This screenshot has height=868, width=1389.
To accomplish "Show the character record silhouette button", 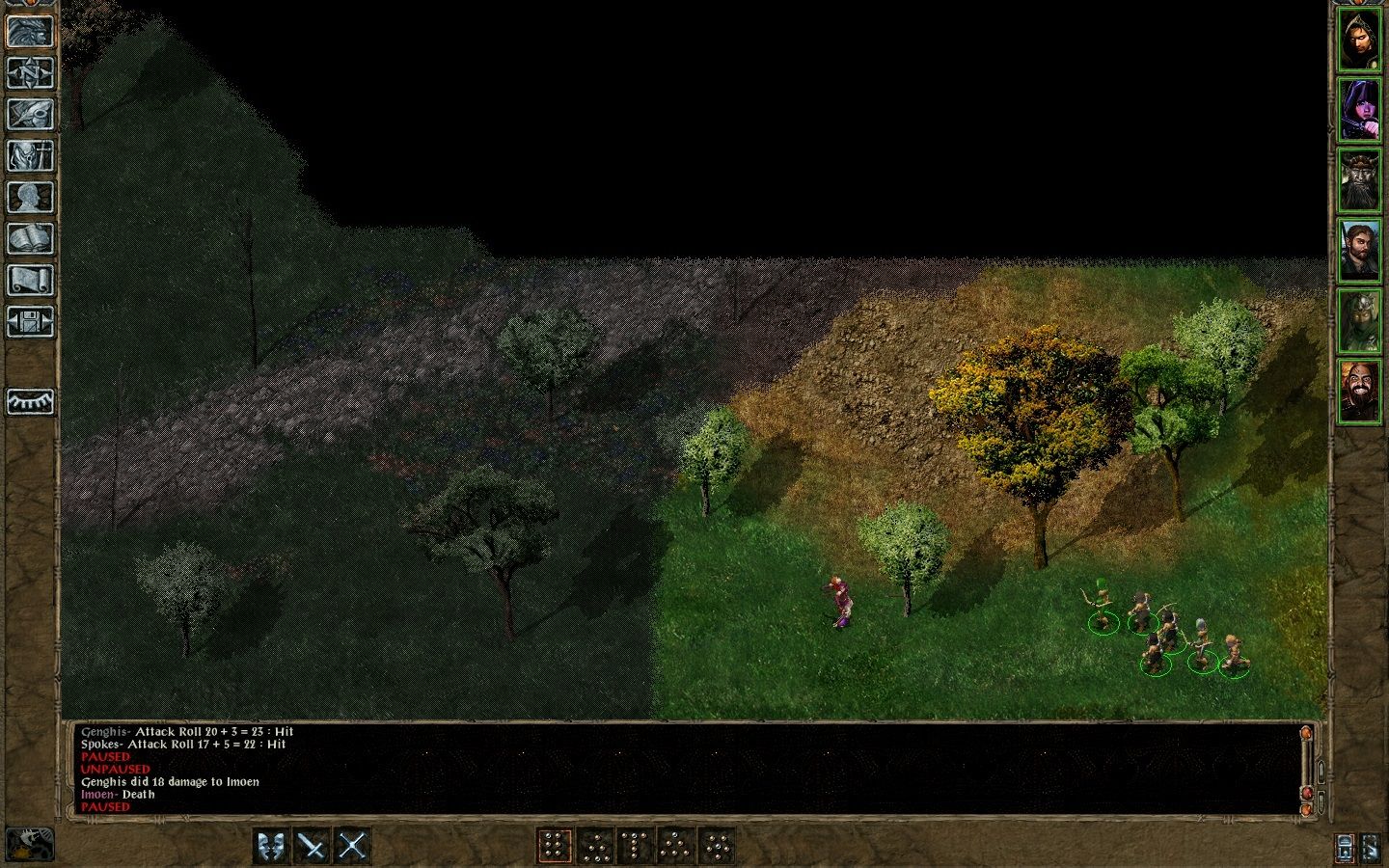I will point(30,197).
